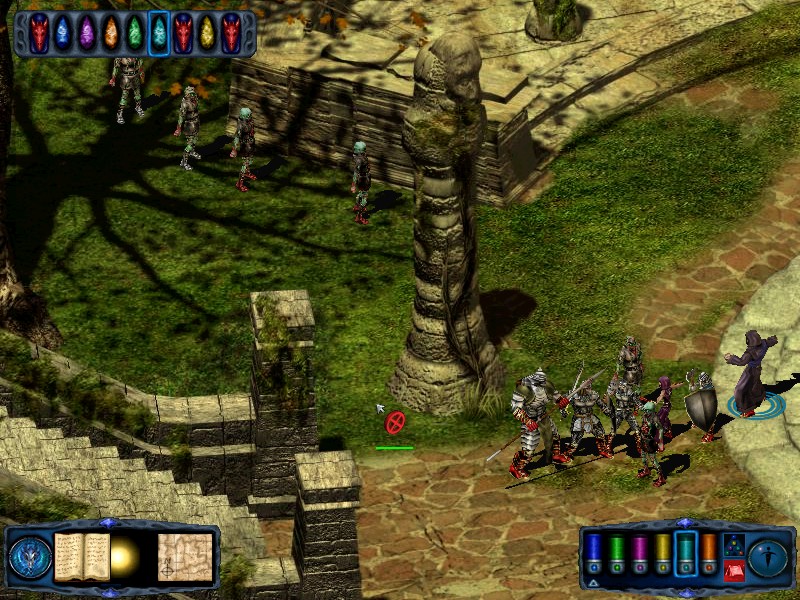
Task: Select the purple crystal in the top bar
Action: pyautogui.click(x=87, y=33)
